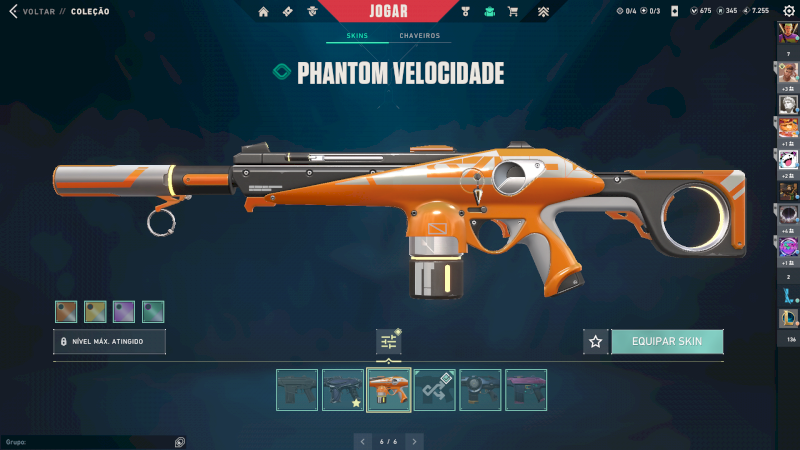This screenshot has width=800, height=450.
Task: Choose the purple color variant swatch
Action: (x=124, y=311)
